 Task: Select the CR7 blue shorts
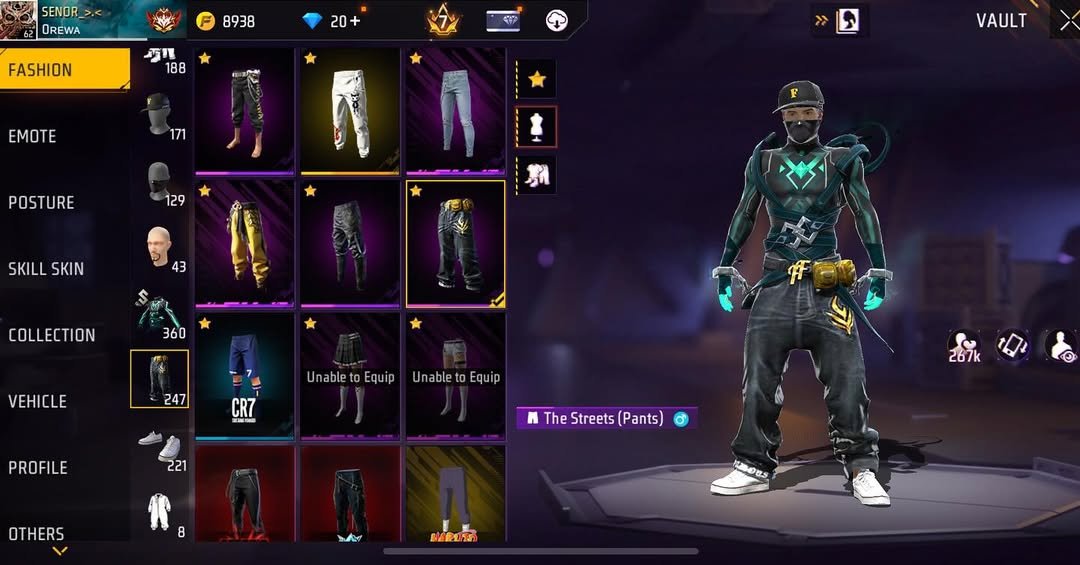pyautogui.click(x=244, y=375)
